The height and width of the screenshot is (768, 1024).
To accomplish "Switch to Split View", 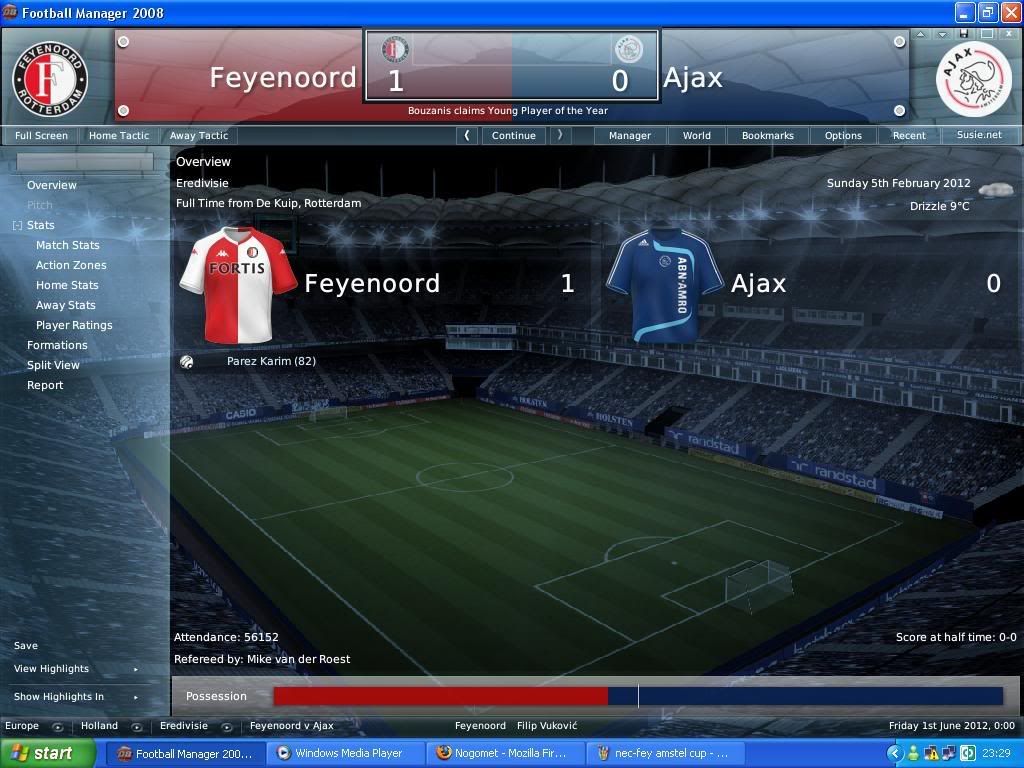I will (53, 365).
